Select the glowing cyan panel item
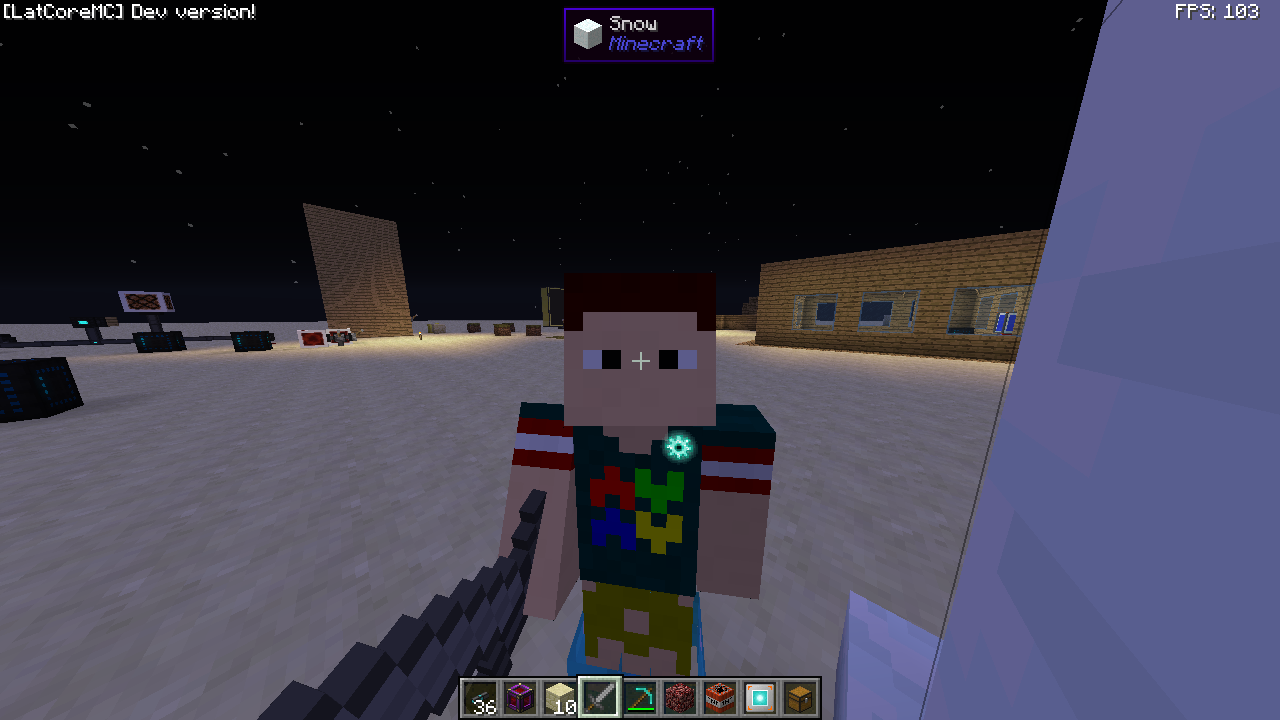 point(760,697)
